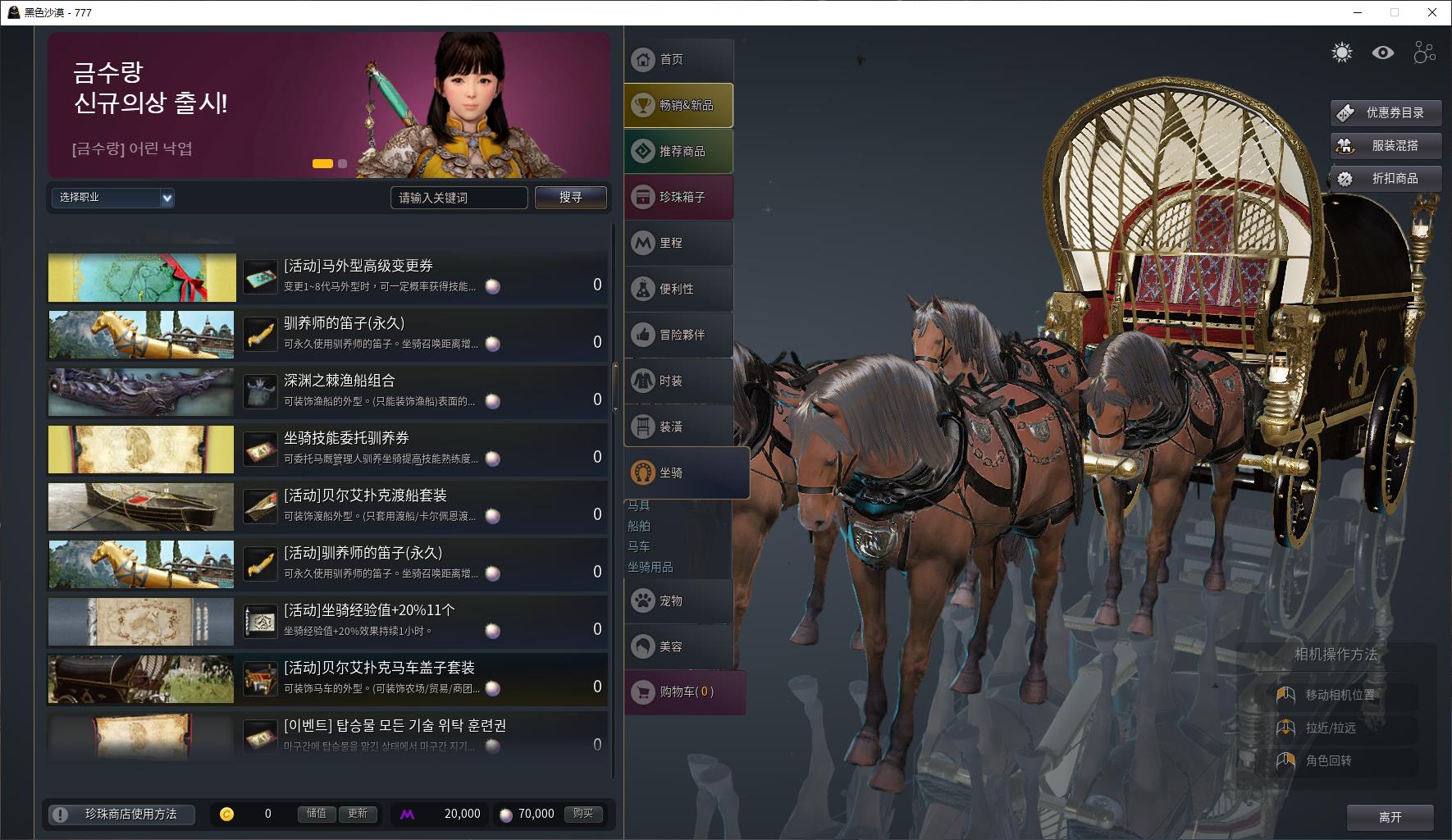Image resolution: width=1452 pixels, height=840 pixels.
Task: View 折扣商品 discounted goods
Action: pos(1386,179)
